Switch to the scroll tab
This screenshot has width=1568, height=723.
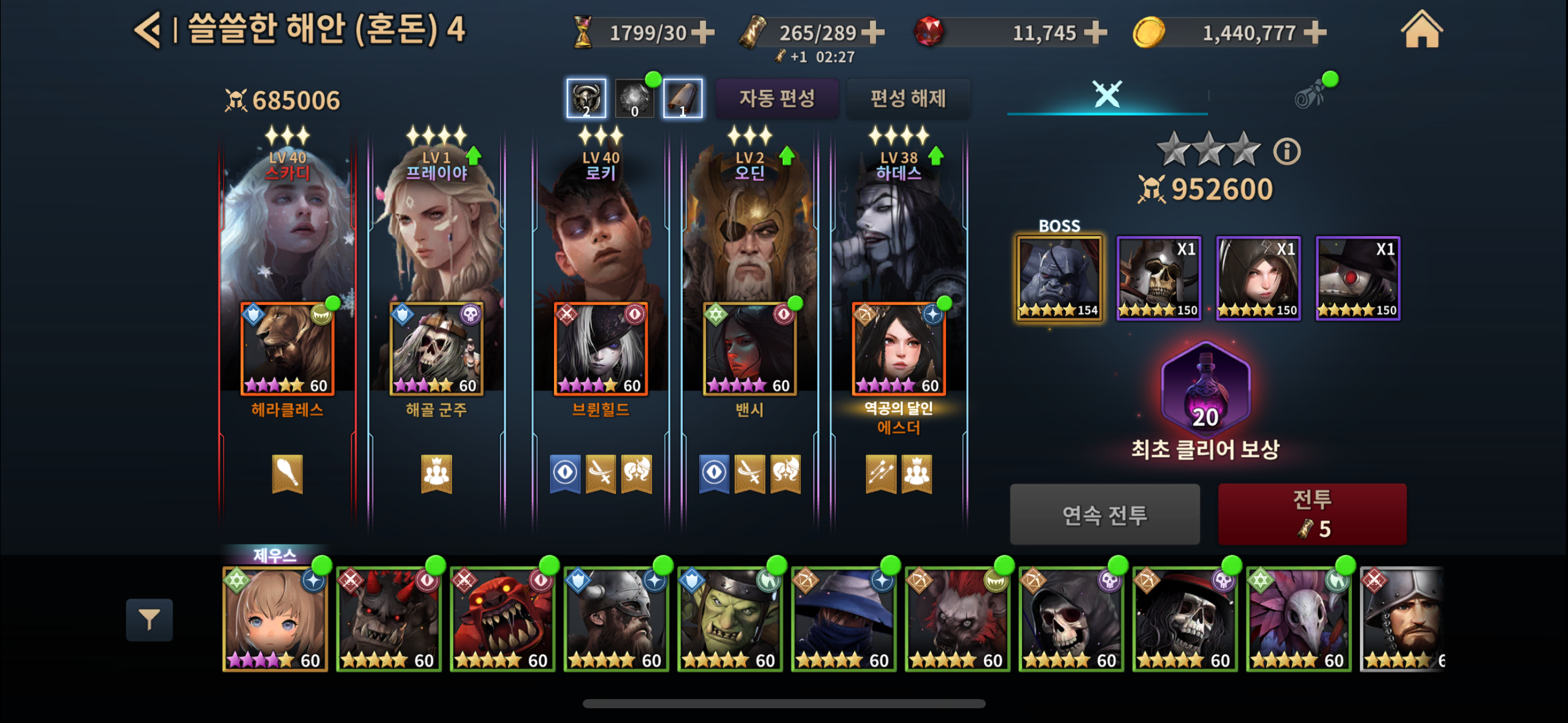[1309, 96]
